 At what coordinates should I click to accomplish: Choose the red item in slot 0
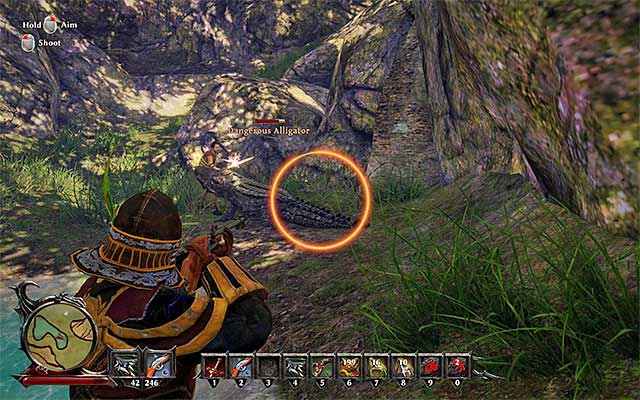coord(455,366)
